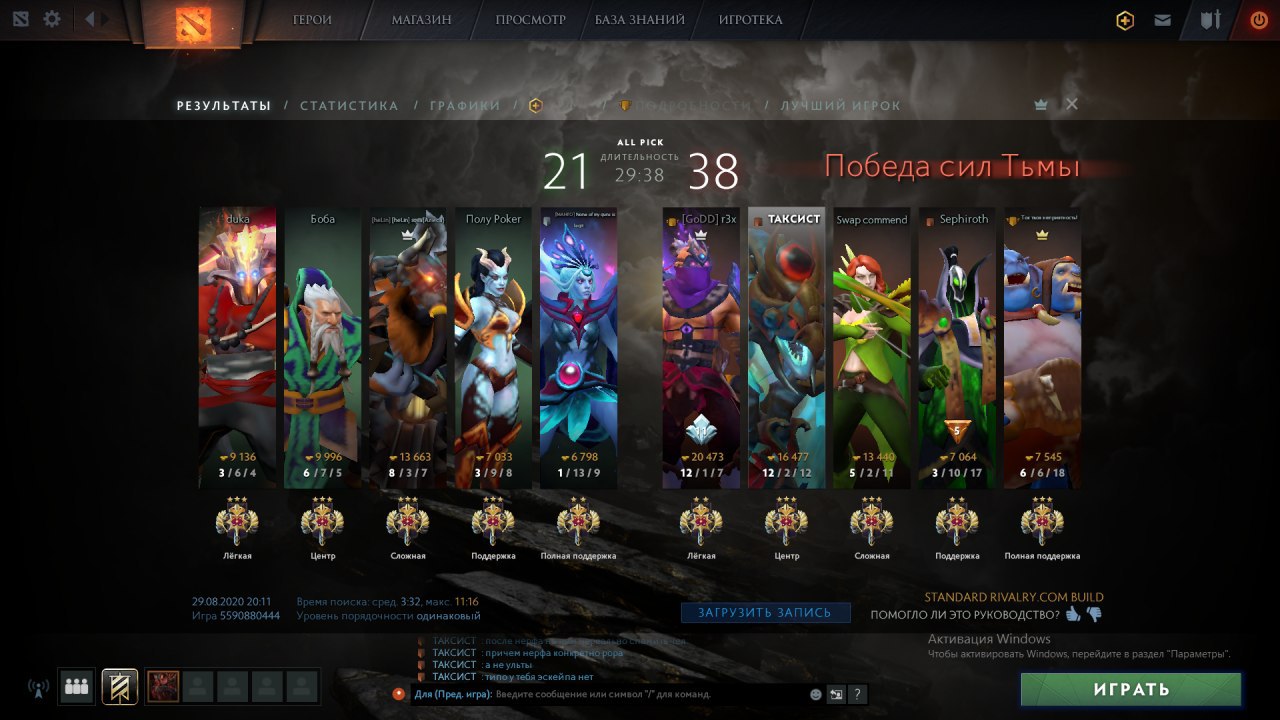Screen dimensions: 1280x720
Task: Open the Герои top menu
Action: (312, 19)
